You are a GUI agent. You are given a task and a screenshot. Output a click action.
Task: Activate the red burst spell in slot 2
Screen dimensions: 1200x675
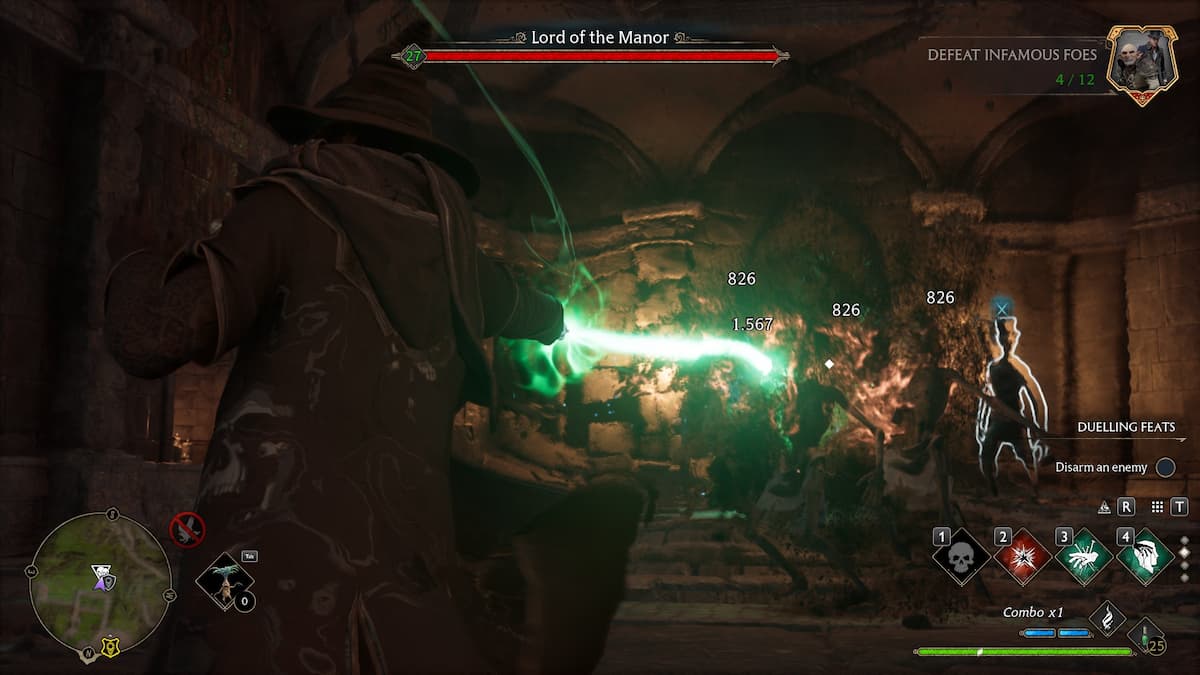point(1022,558)
